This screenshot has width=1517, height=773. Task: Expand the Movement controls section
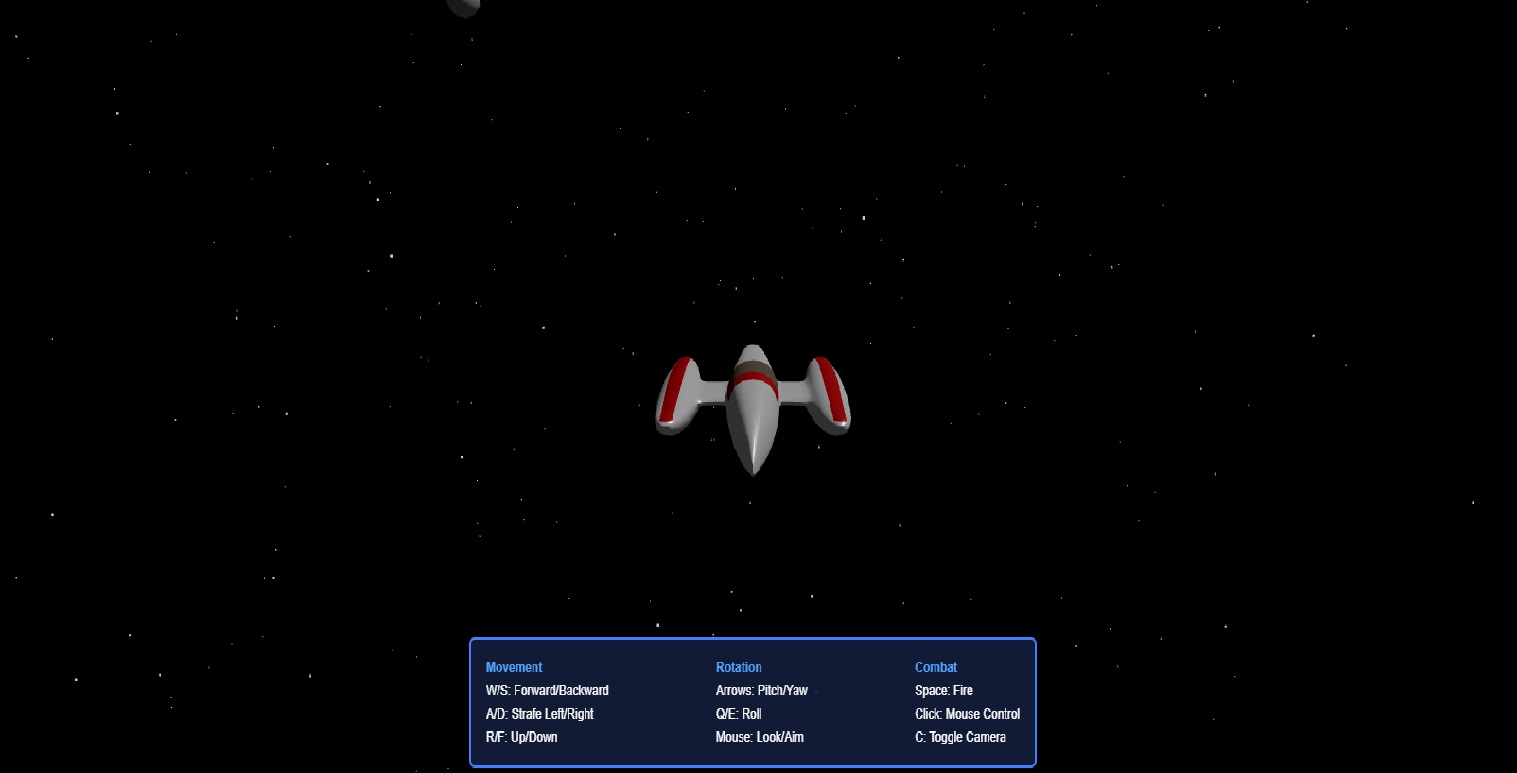tap(514, 667)
